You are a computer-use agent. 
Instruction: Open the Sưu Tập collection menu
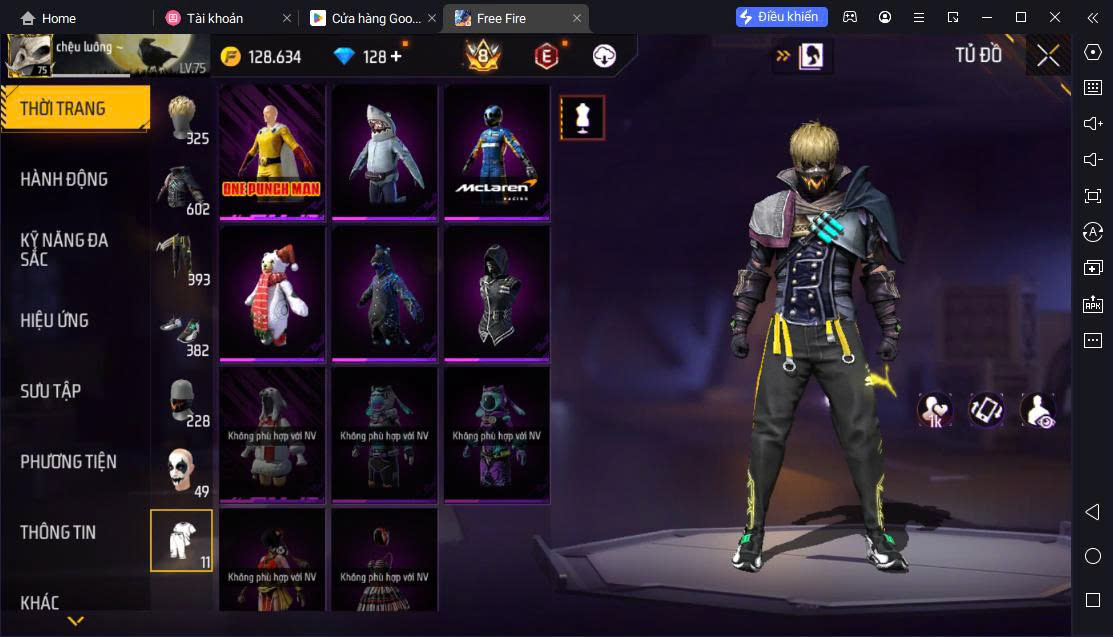click(x=50, y=391)
